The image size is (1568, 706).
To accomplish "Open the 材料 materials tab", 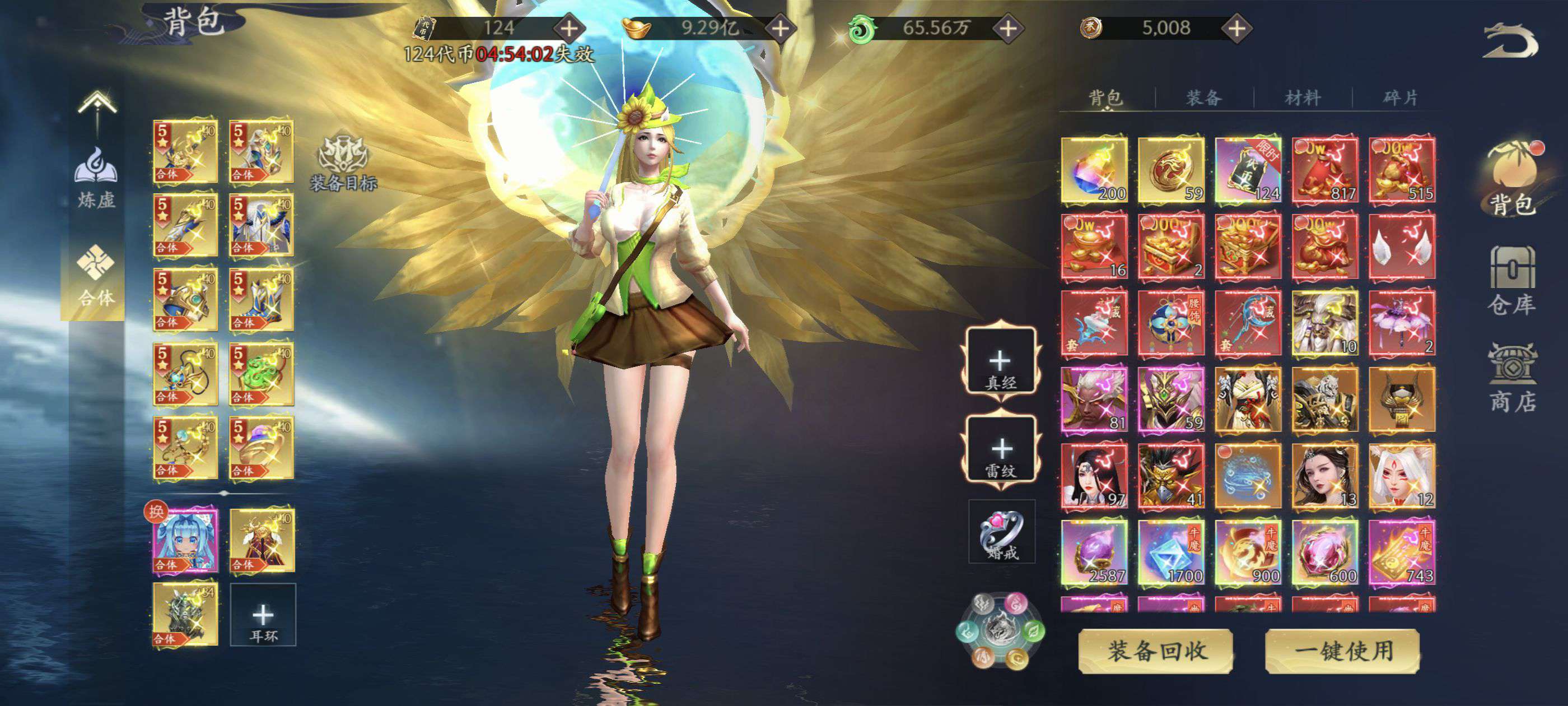I will point(1302,97).
